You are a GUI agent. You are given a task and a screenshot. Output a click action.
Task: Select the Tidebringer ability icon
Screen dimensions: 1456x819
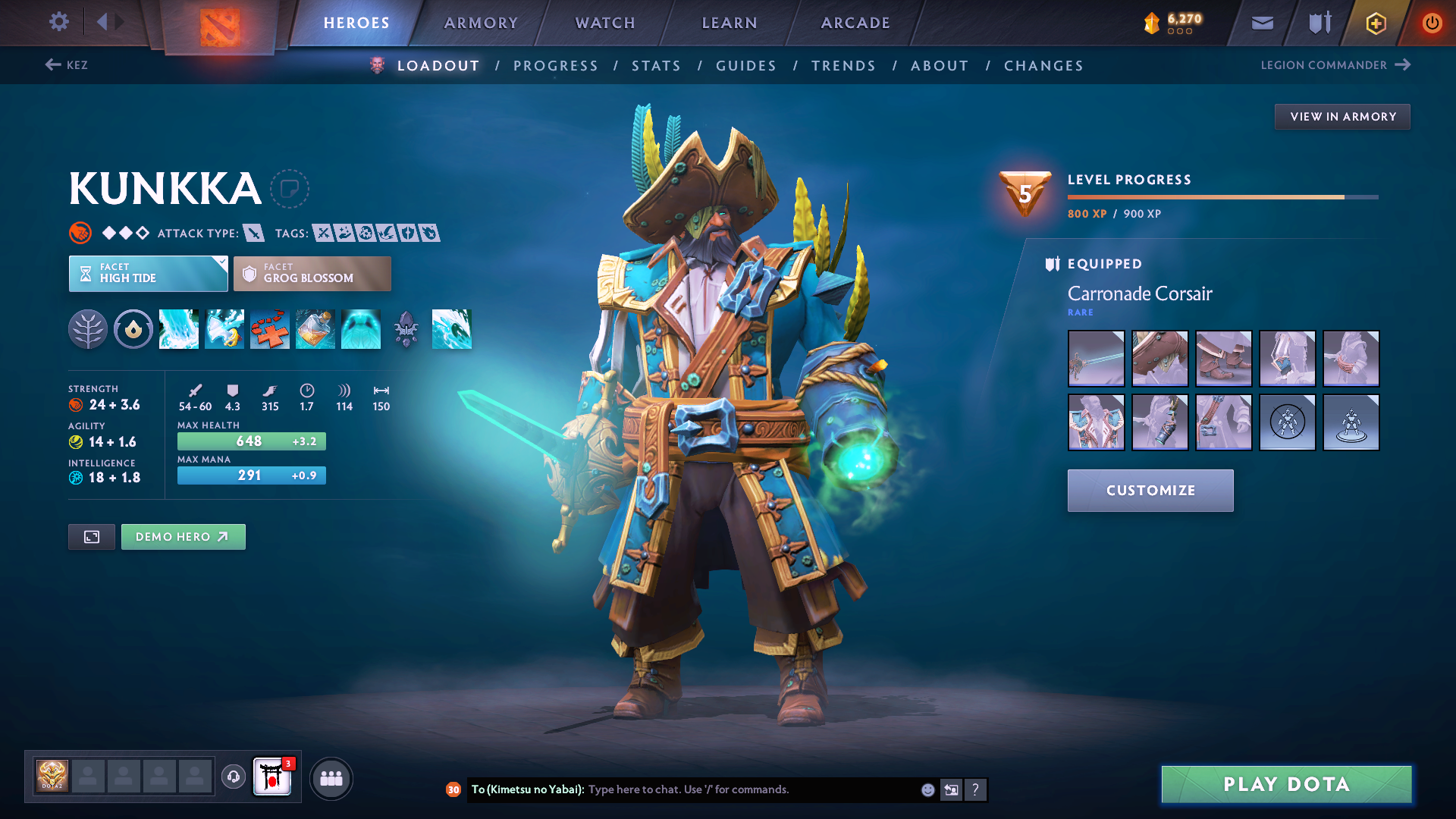(x=224, y=329)
